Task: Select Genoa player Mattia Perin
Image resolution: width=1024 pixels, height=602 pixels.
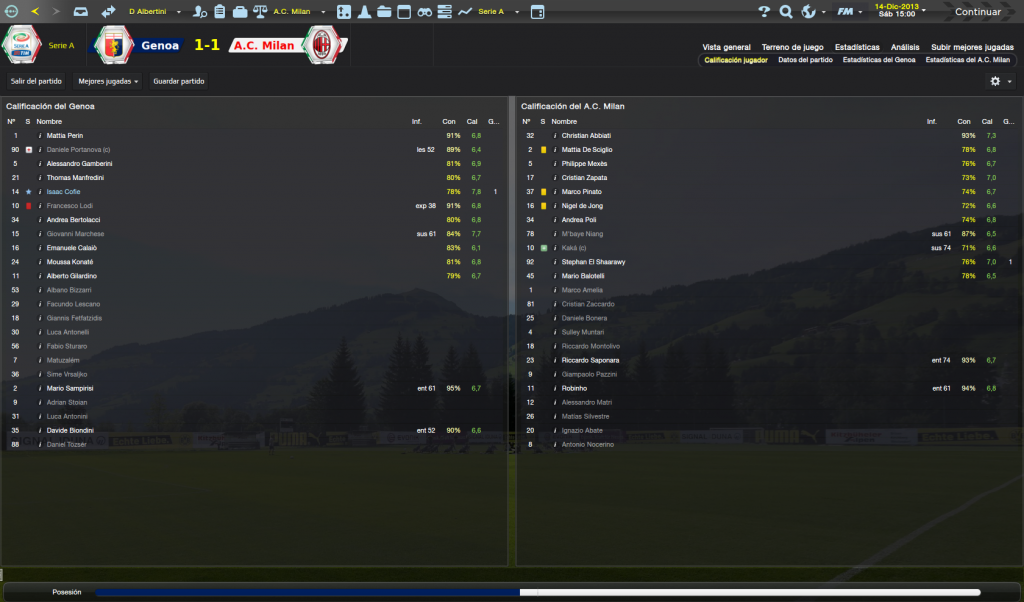Action: [64, 135]
